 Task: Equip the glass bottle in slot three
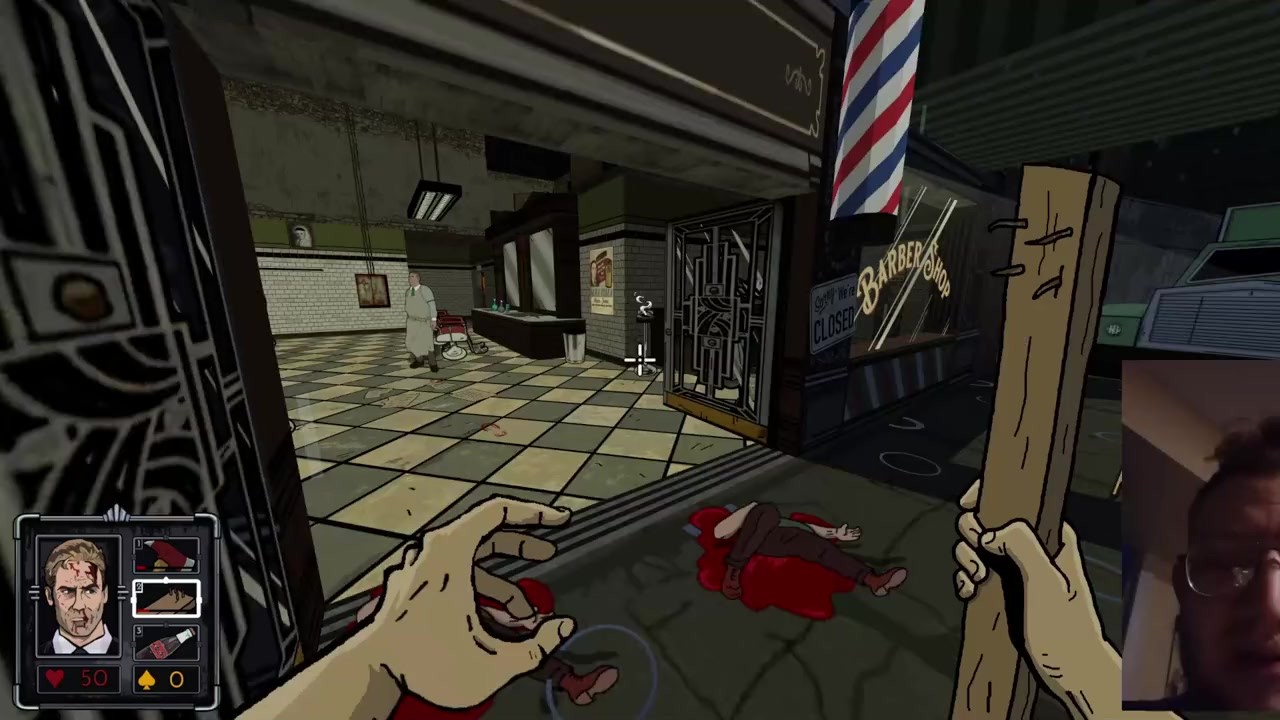click(x=166, y=641)
